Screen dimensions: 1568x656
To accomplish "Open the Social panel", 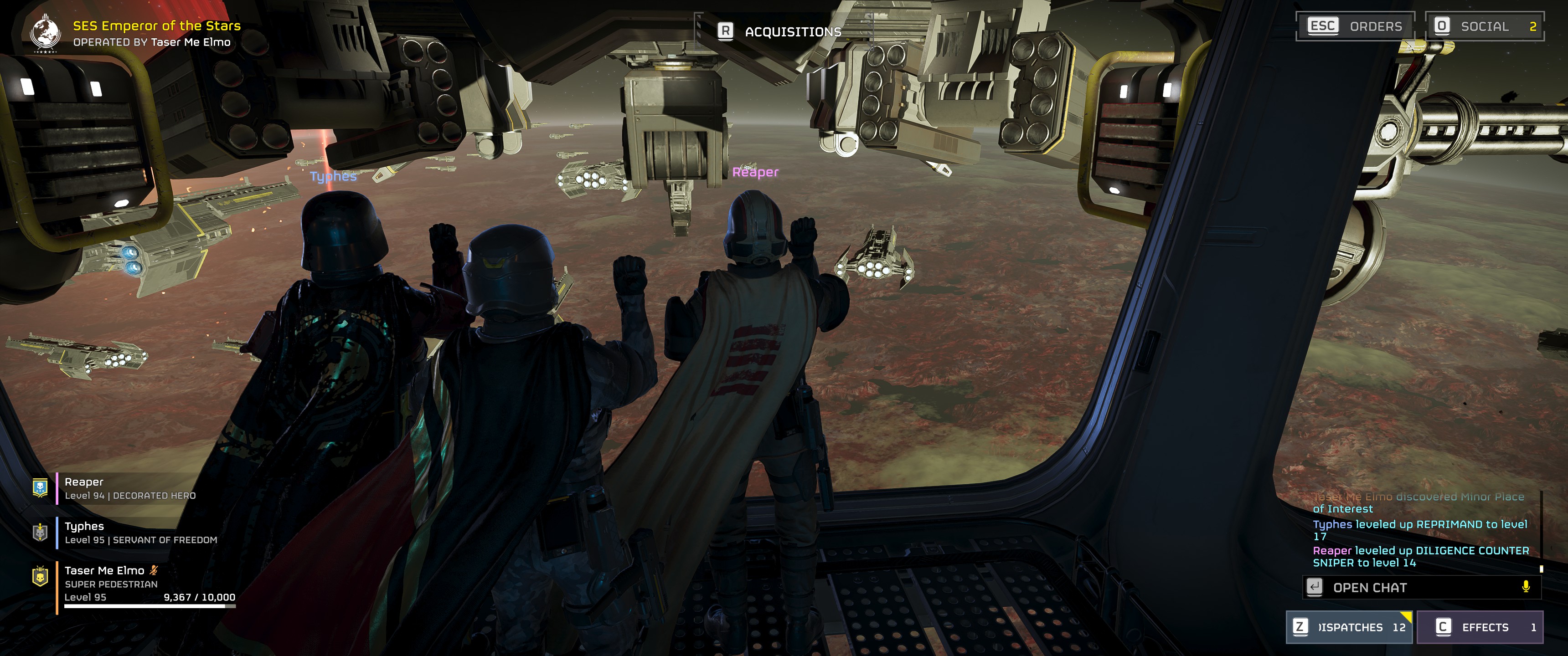I will (x=1483, y=26).
